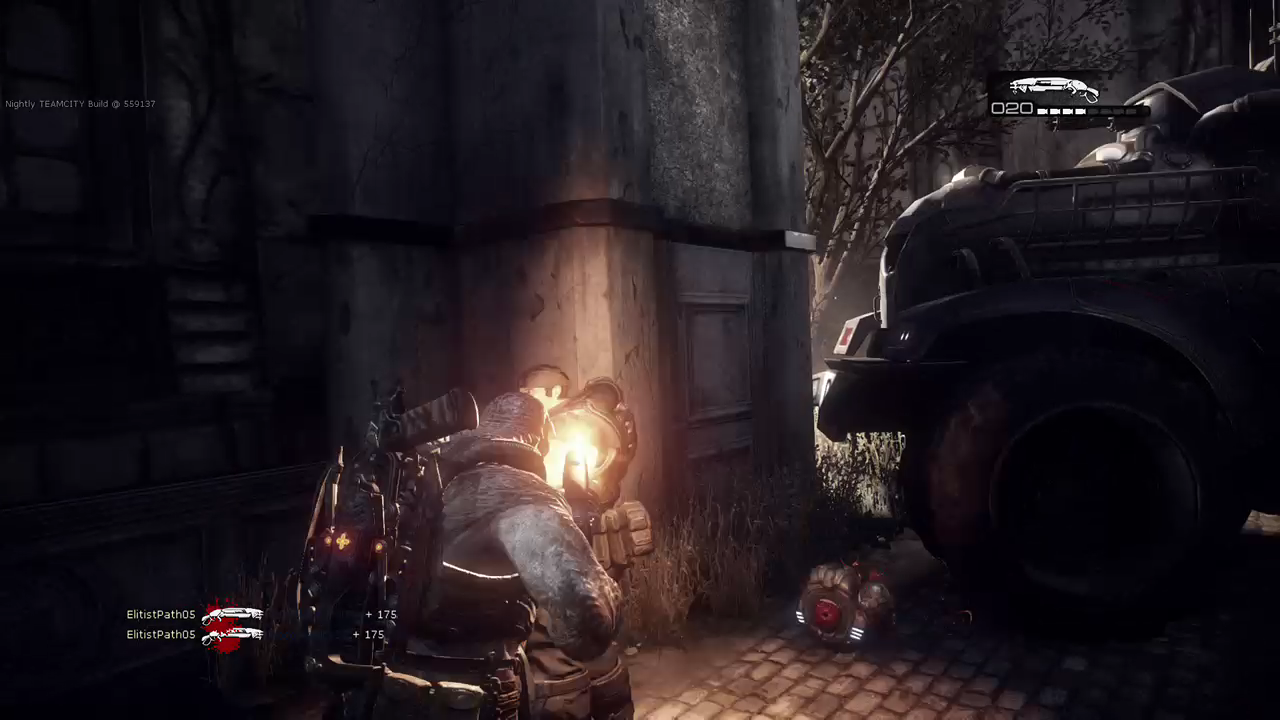The height and width of the screenshot is (720, 1280).
Task: Click the glowing lantern the character is holding
Action: coord(588,430)
